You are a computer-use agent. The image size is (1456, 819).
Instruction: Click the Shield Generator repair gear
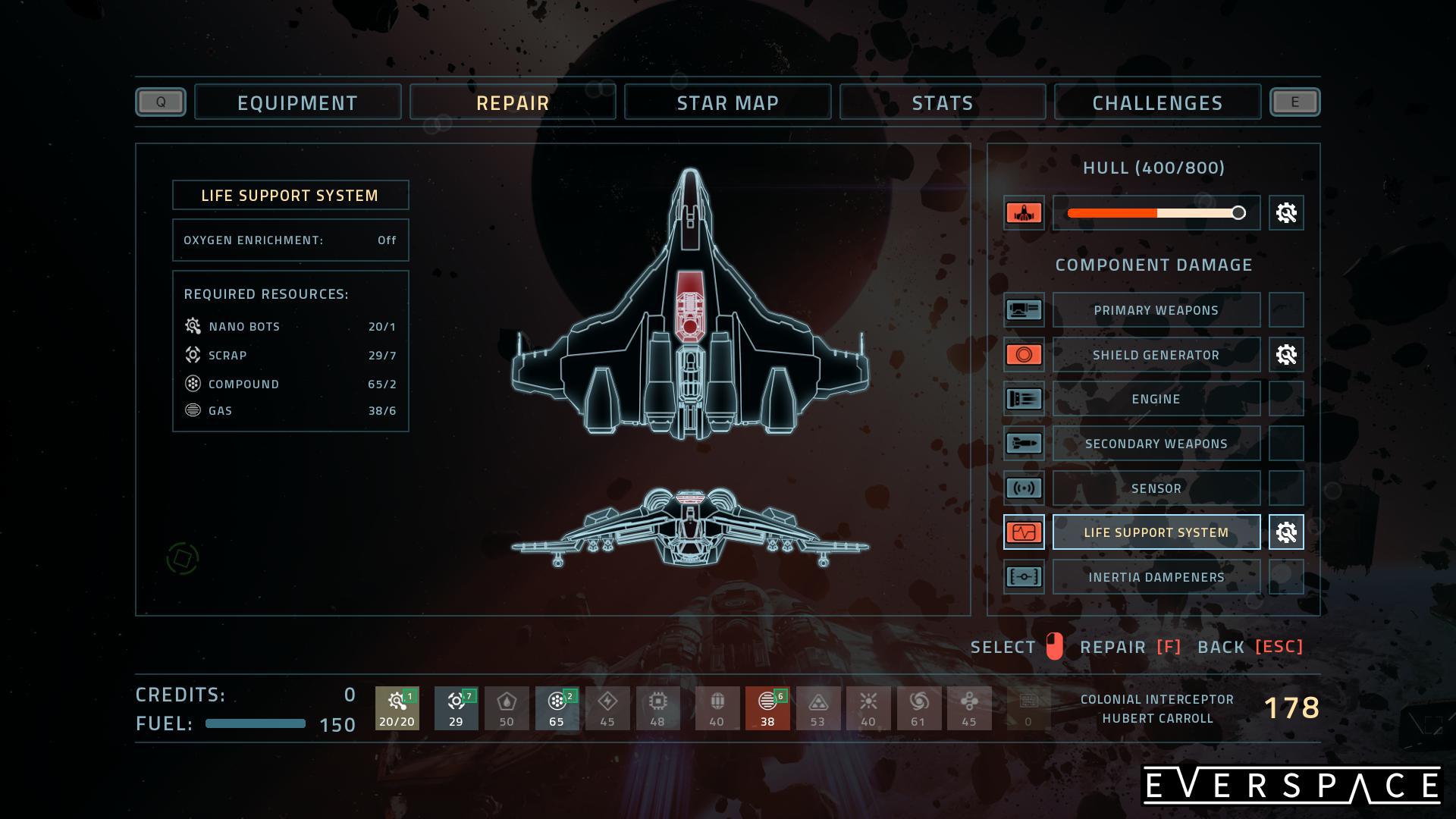tap(1286, 355)
